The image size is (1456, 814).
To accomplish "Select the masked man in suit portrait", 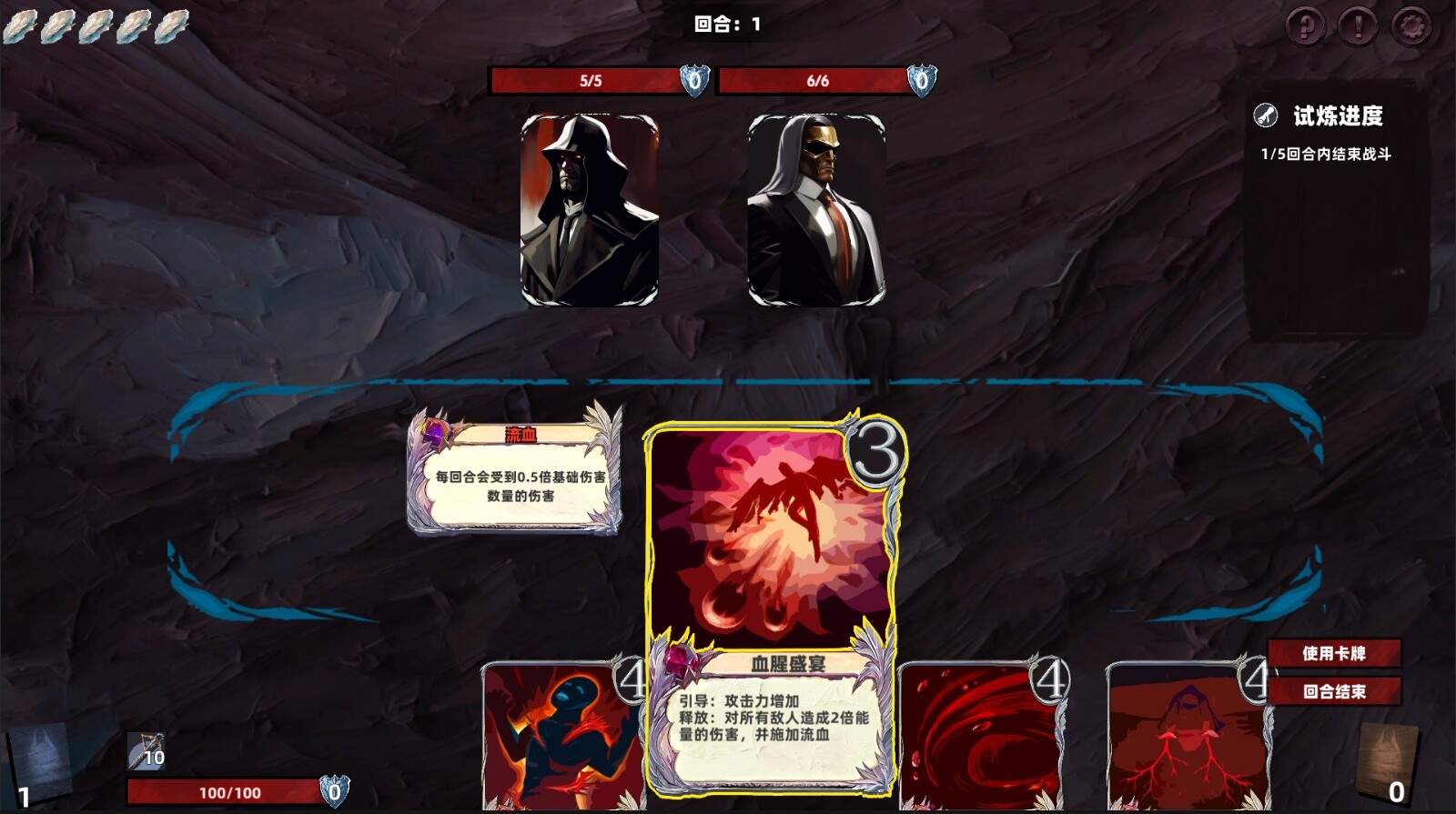I will coord(817,211).
